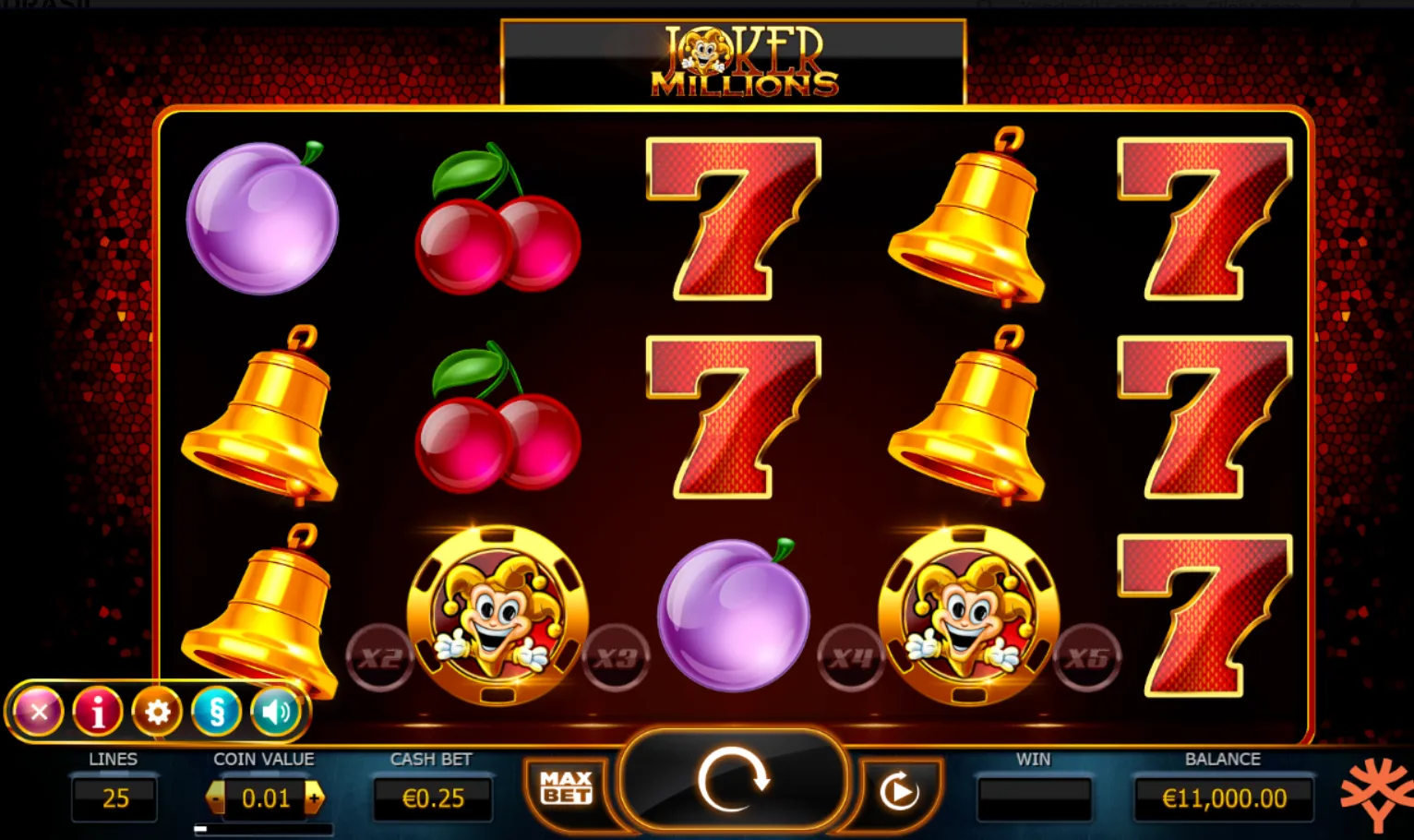Screen dimensions: 1414x840
Task: Decrease coin value with the minus stepper
Action: [x=213, y=797]
